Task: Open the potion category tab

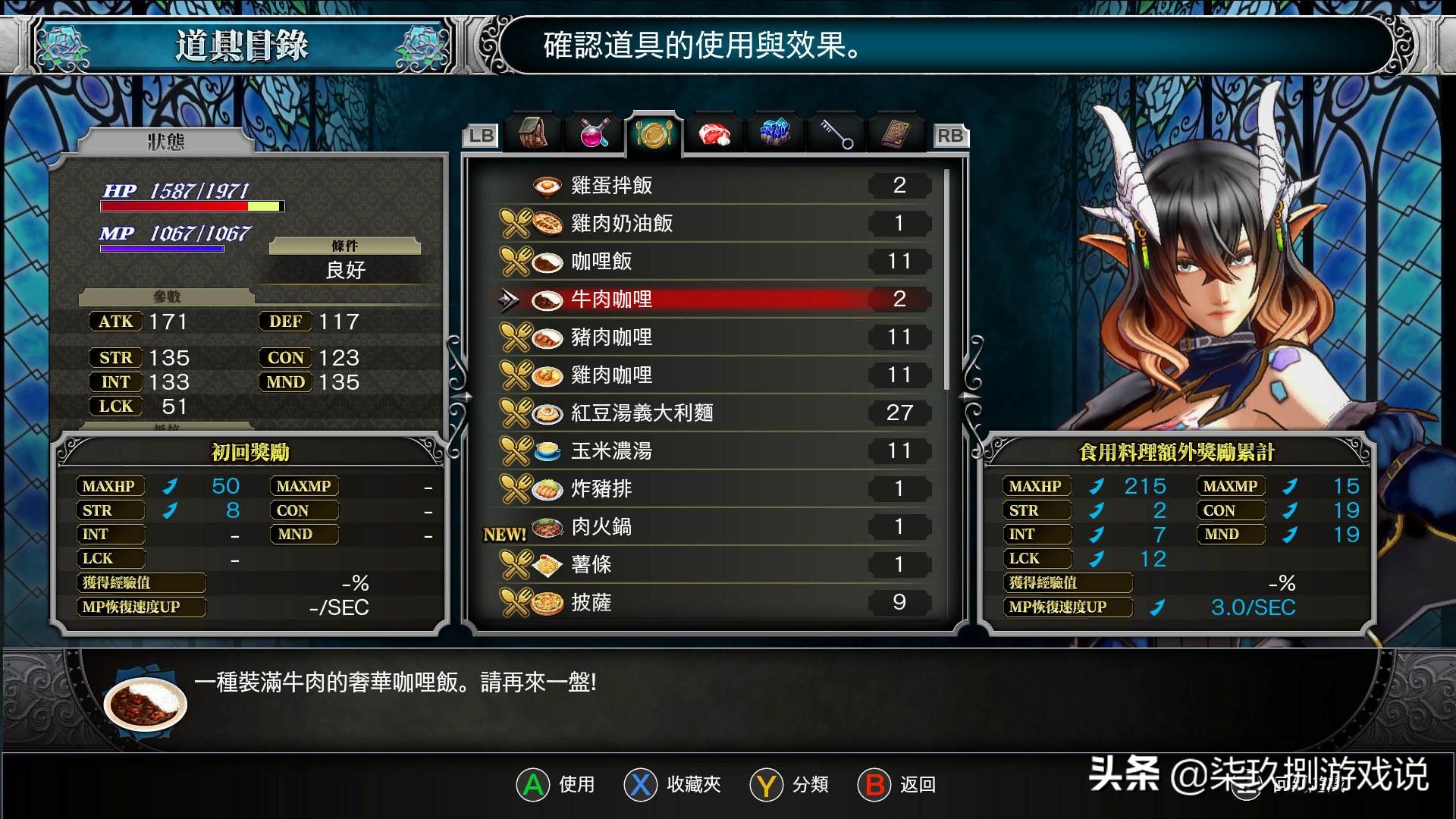Action: (x=594, y=133)
